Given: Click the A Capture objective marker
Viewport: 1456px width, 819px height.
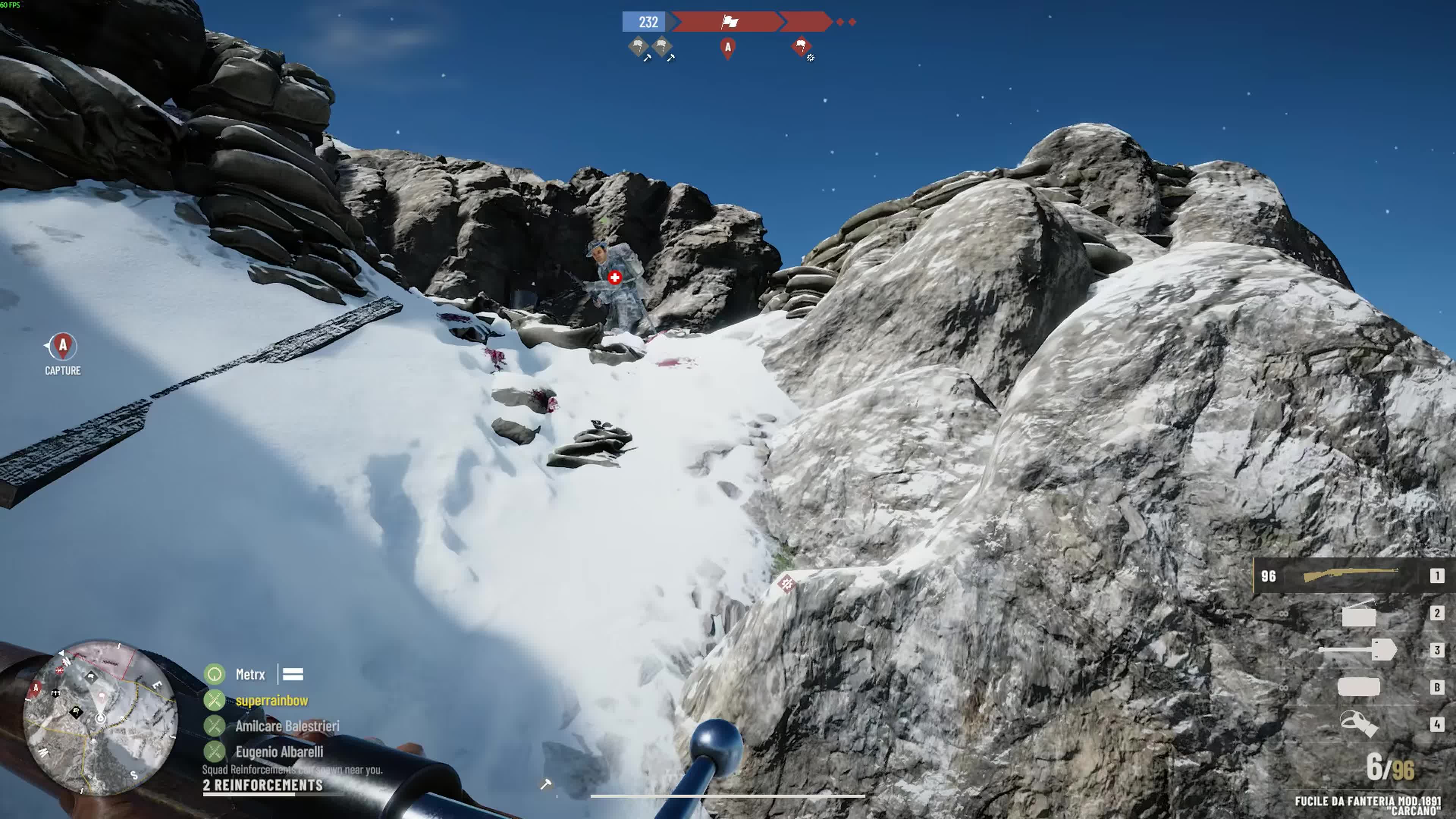Looking at the screenshot, I should [x=63, y=347].
